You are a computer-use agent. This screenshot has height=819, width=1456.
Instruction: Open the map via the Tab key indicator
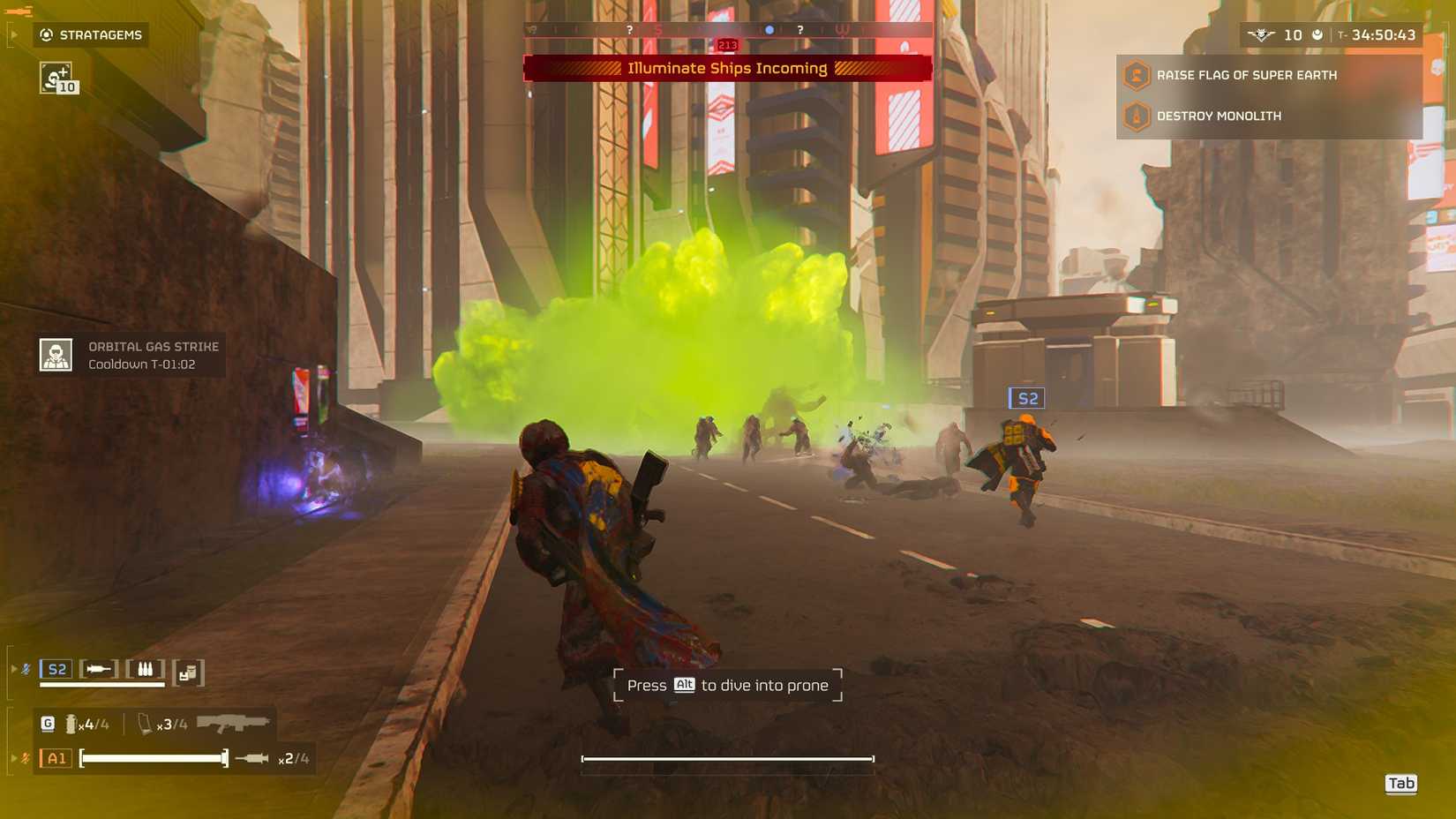(1402, 784)
